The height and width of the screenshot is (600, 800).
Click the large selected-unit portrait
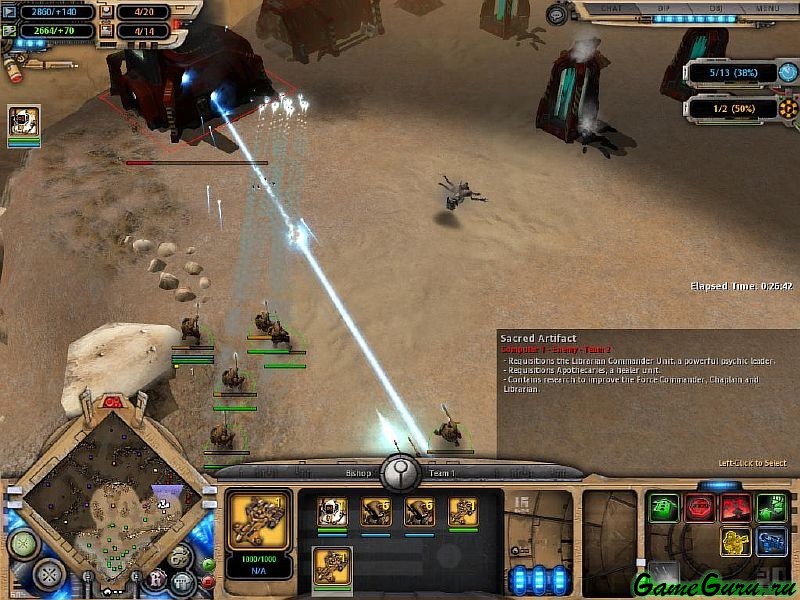pyautogui.click(x=259, y=520)
